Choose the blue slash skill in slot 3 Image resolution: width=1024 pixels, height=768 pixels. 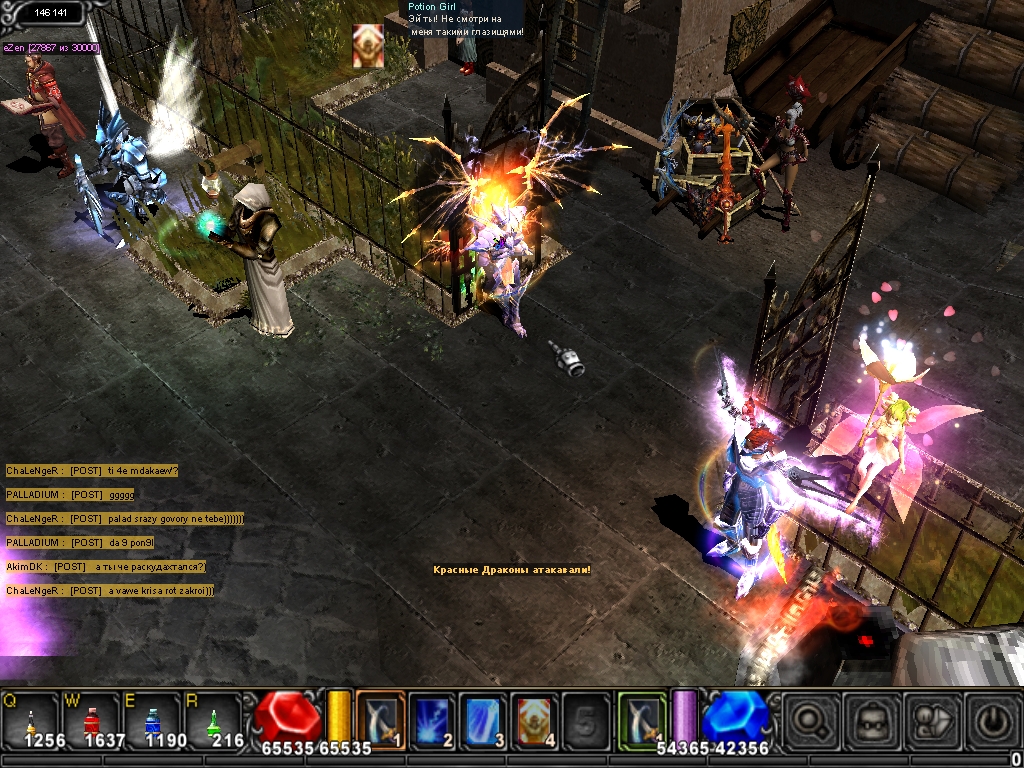click(484, 720)
